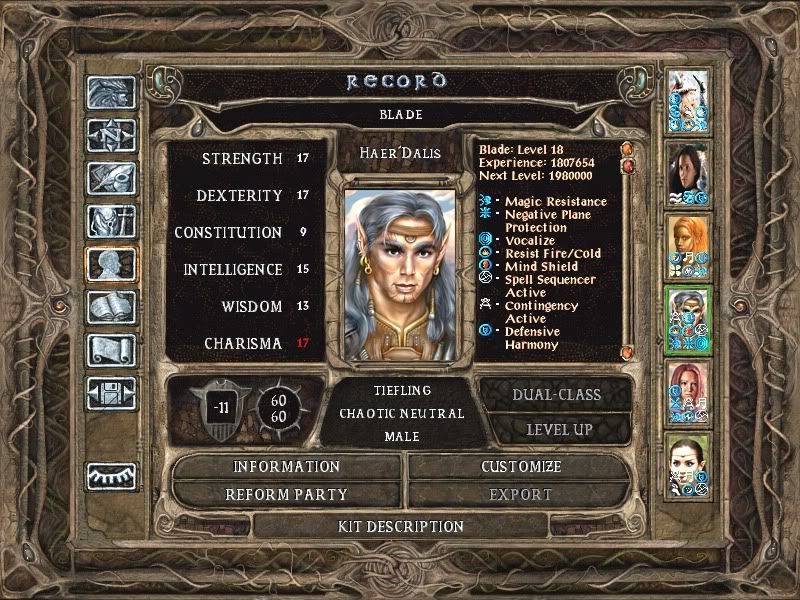800x600 pixels.
Task: Open the Information panel
Action: coord(287,467)
